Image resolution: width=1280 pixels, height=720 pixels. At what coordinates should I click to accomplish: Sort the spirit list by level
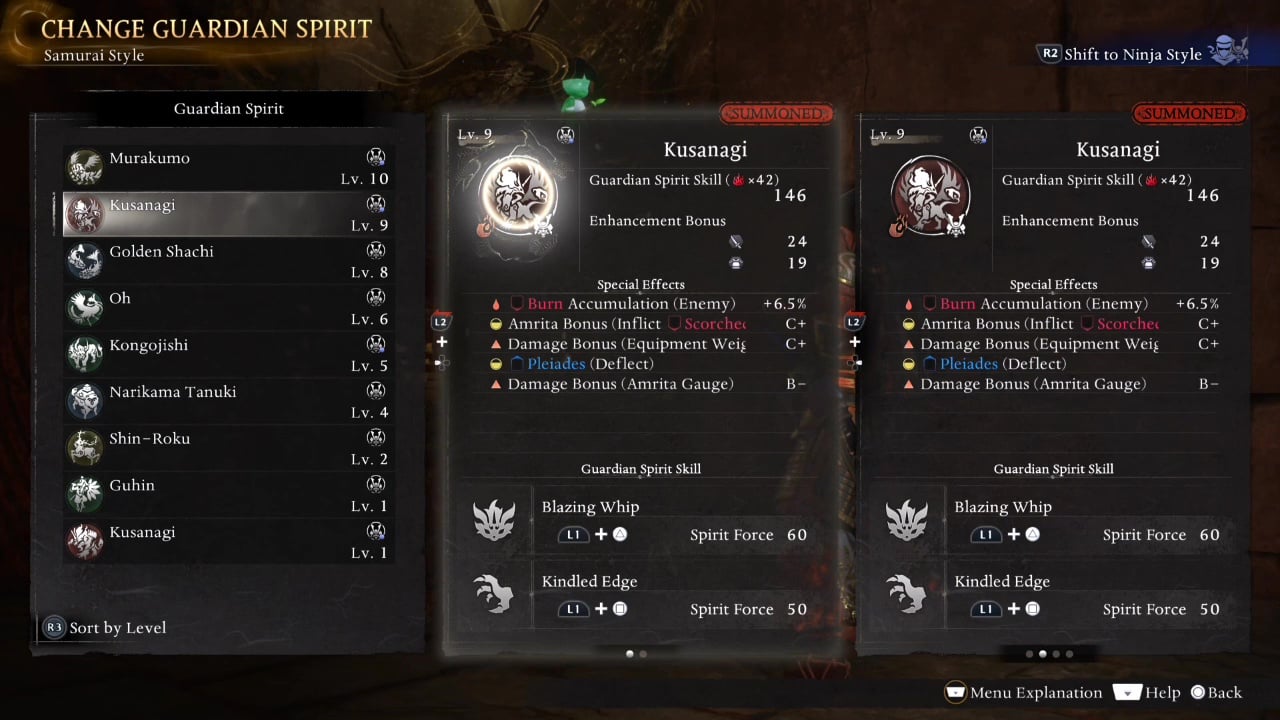tap(106, 628)
